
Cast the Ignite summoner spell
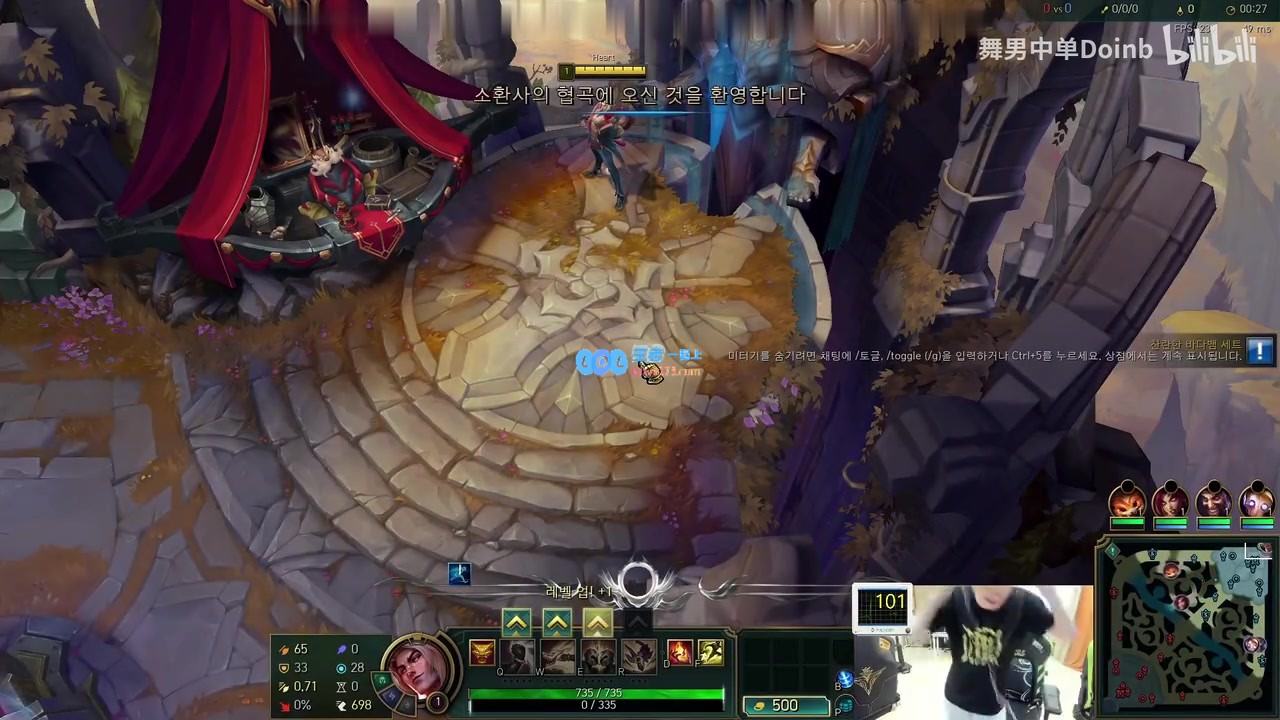pos(680,653)
